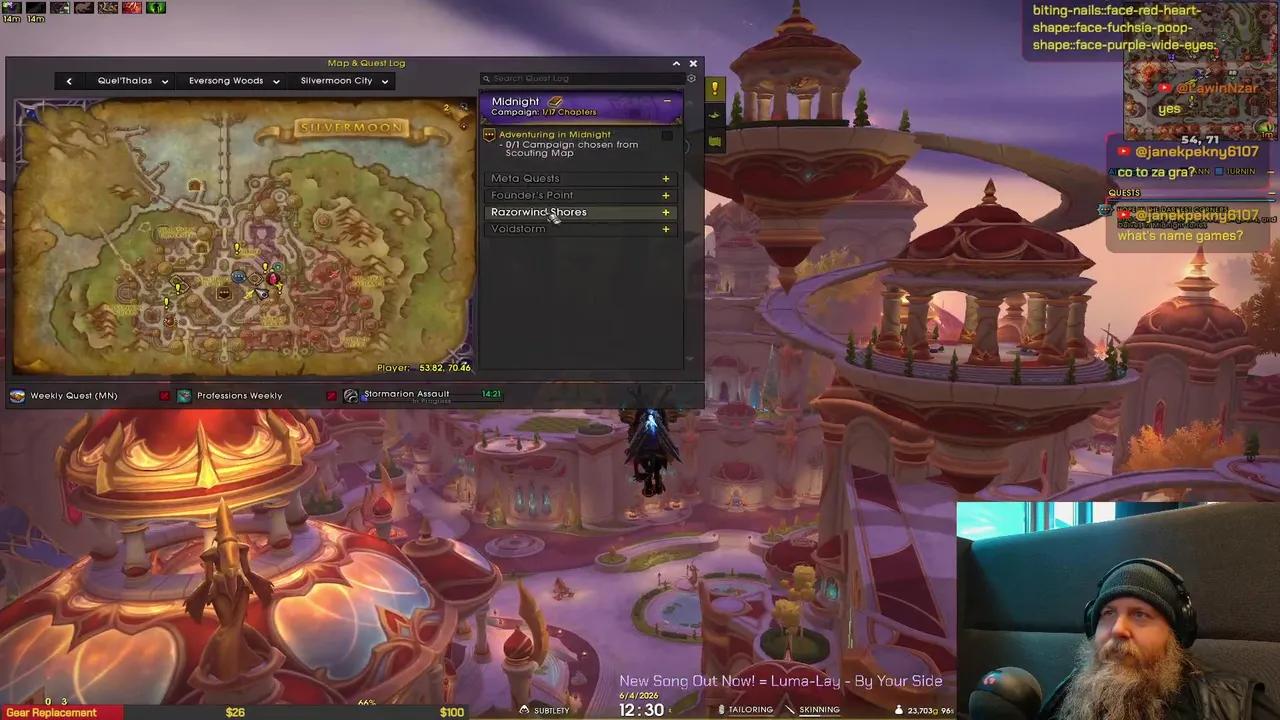Expand the Razorwind Shores section
This screenshot has width=1280, height=720.
[x=665, y=212]
